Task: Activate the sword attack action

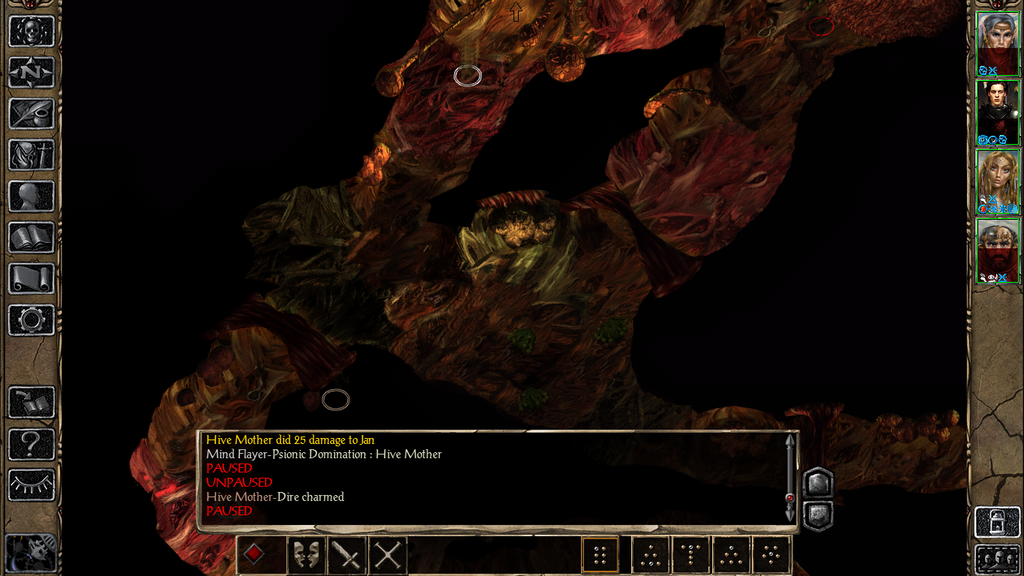Action: point(346,555)
